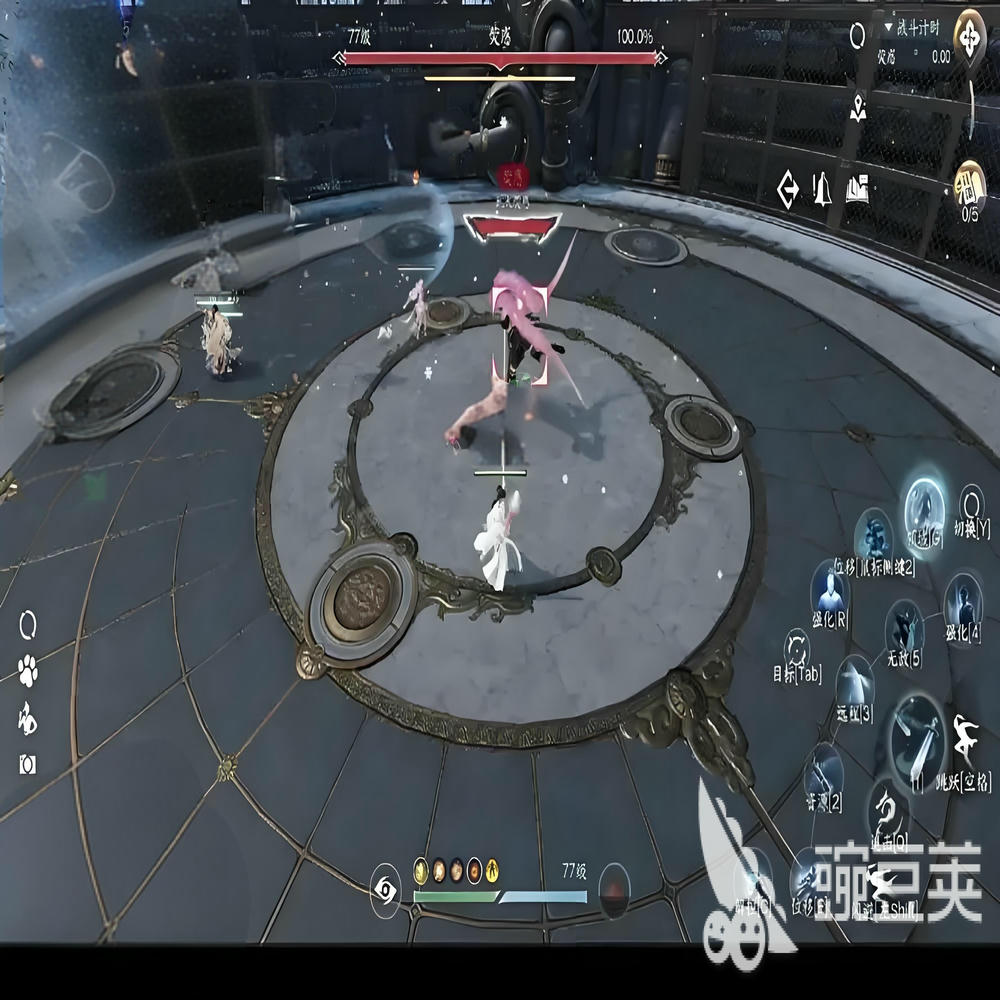Screen dimensions: 1000x1000
Task: Open the book journal icon
Action: [857, 187]
